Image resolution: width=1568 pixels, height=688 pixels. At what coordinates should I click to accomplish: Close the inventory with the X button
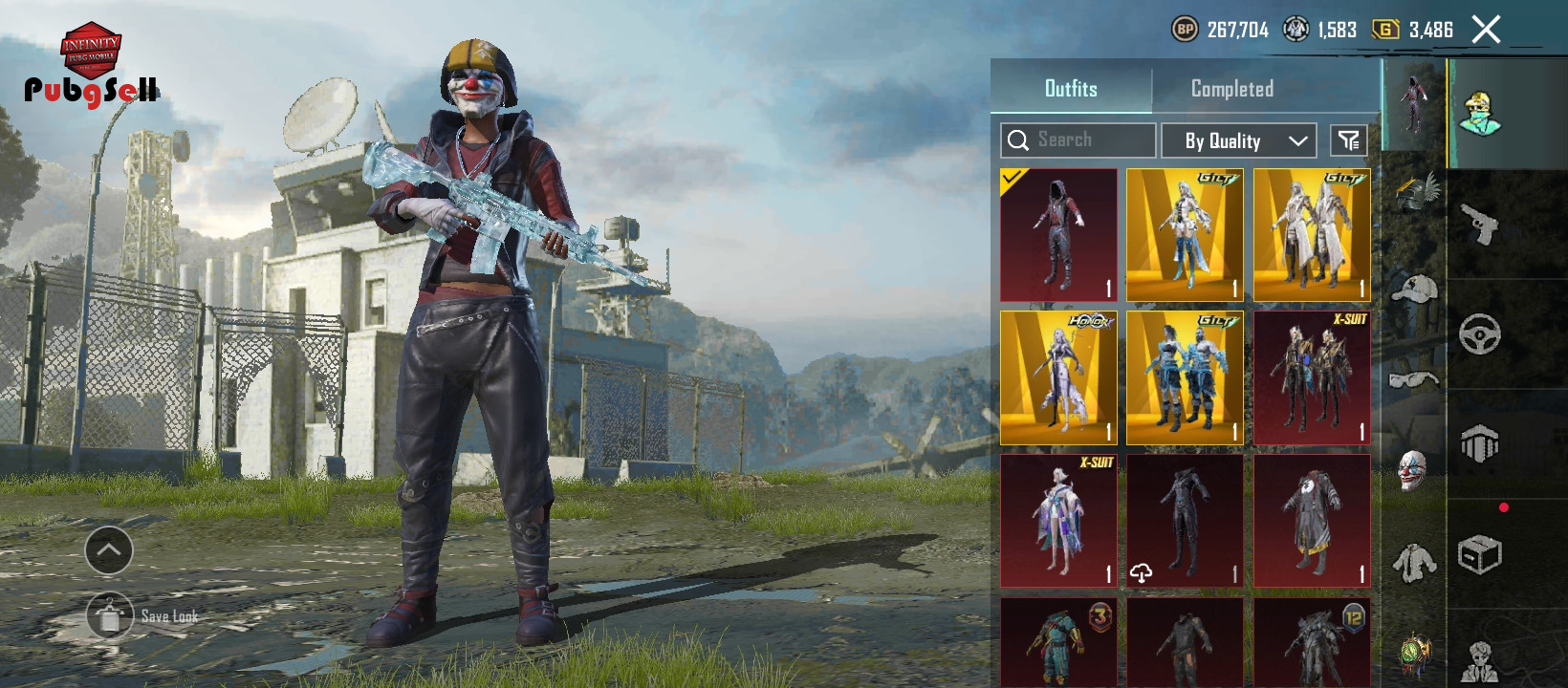point(1486,30)
